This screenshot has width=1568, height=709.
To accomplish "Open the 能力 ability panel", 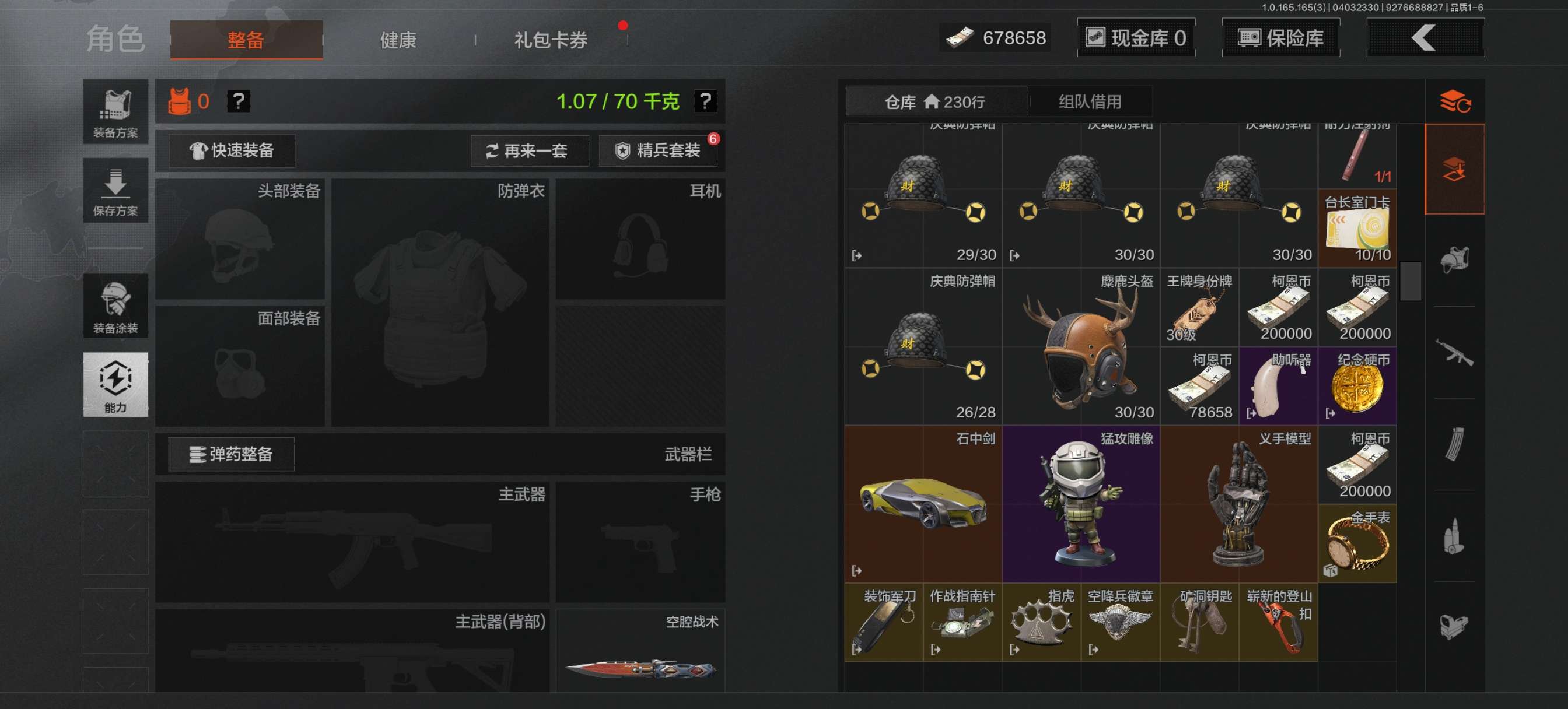I will (115, 385).
